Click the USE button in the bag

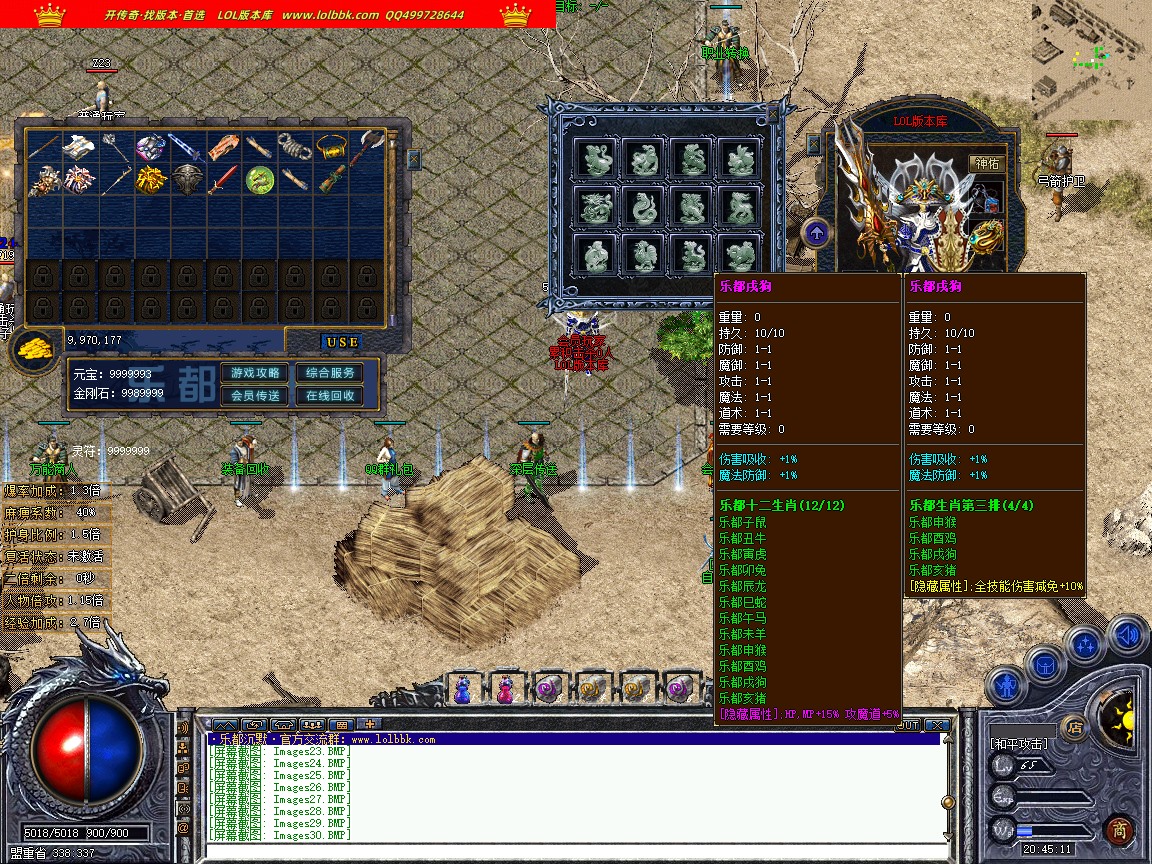point(342,342)
